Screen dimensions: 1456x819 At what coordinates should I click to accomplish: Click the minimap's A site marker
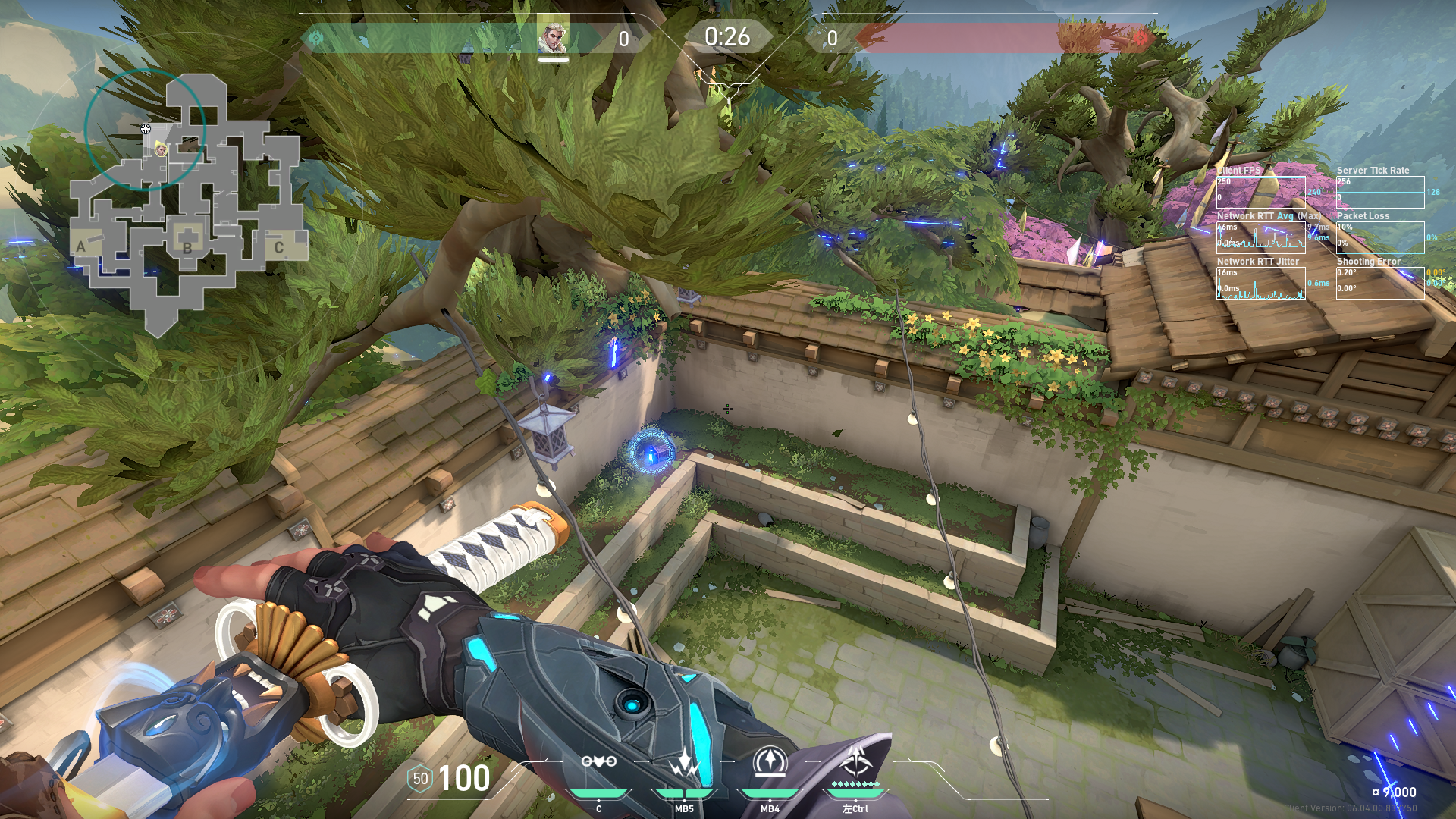81,246
